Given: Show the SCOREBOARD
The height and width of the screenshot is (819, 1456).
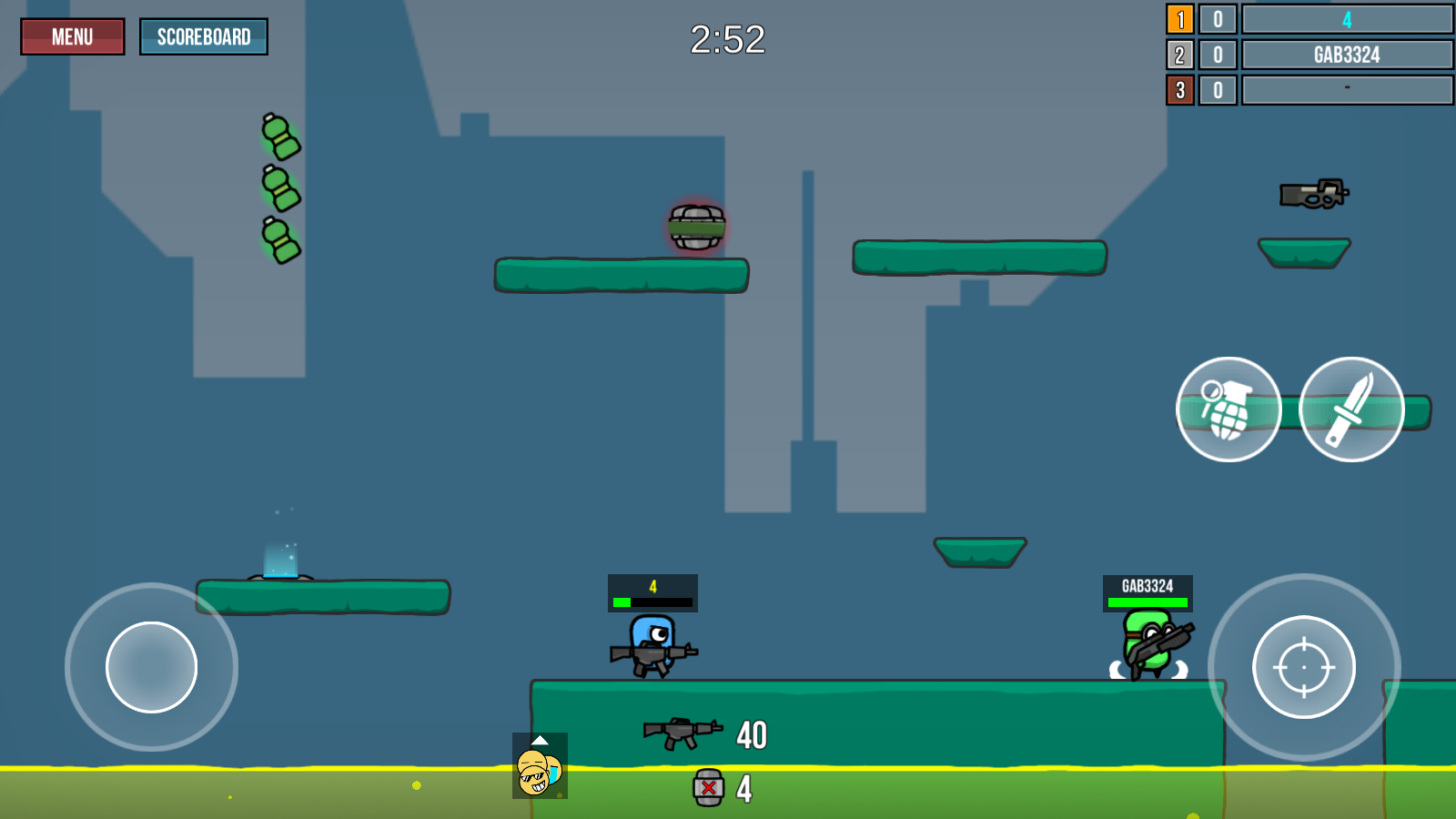Looking at the screenshot, I should tap(204, 37).
